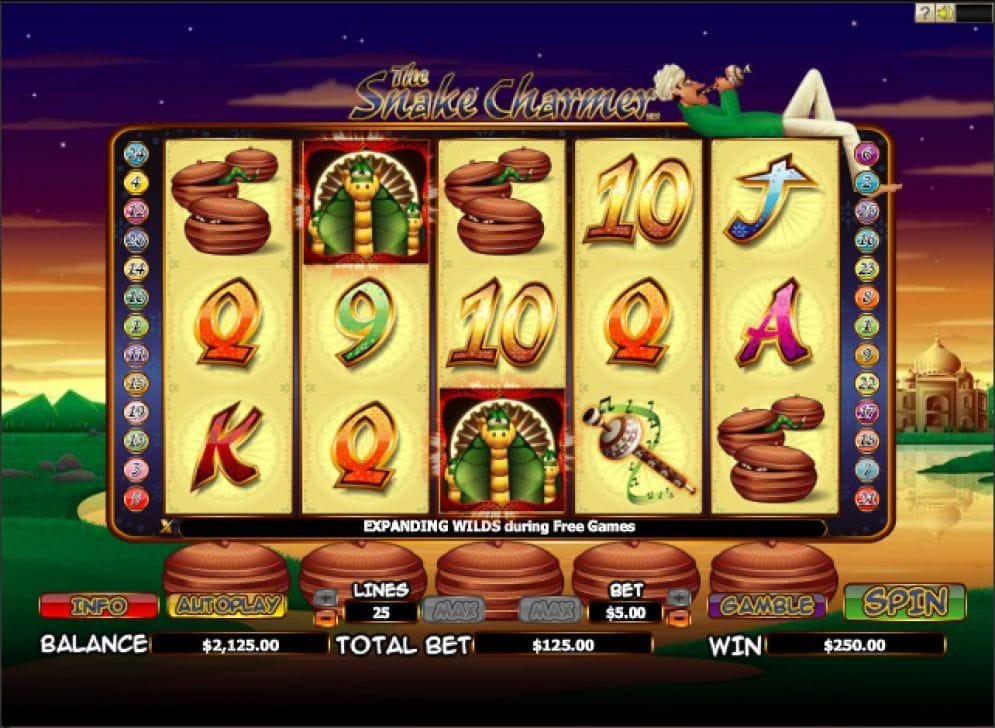Start AUTOPLAY mode
995x728 pixels.
click(226, 606)
